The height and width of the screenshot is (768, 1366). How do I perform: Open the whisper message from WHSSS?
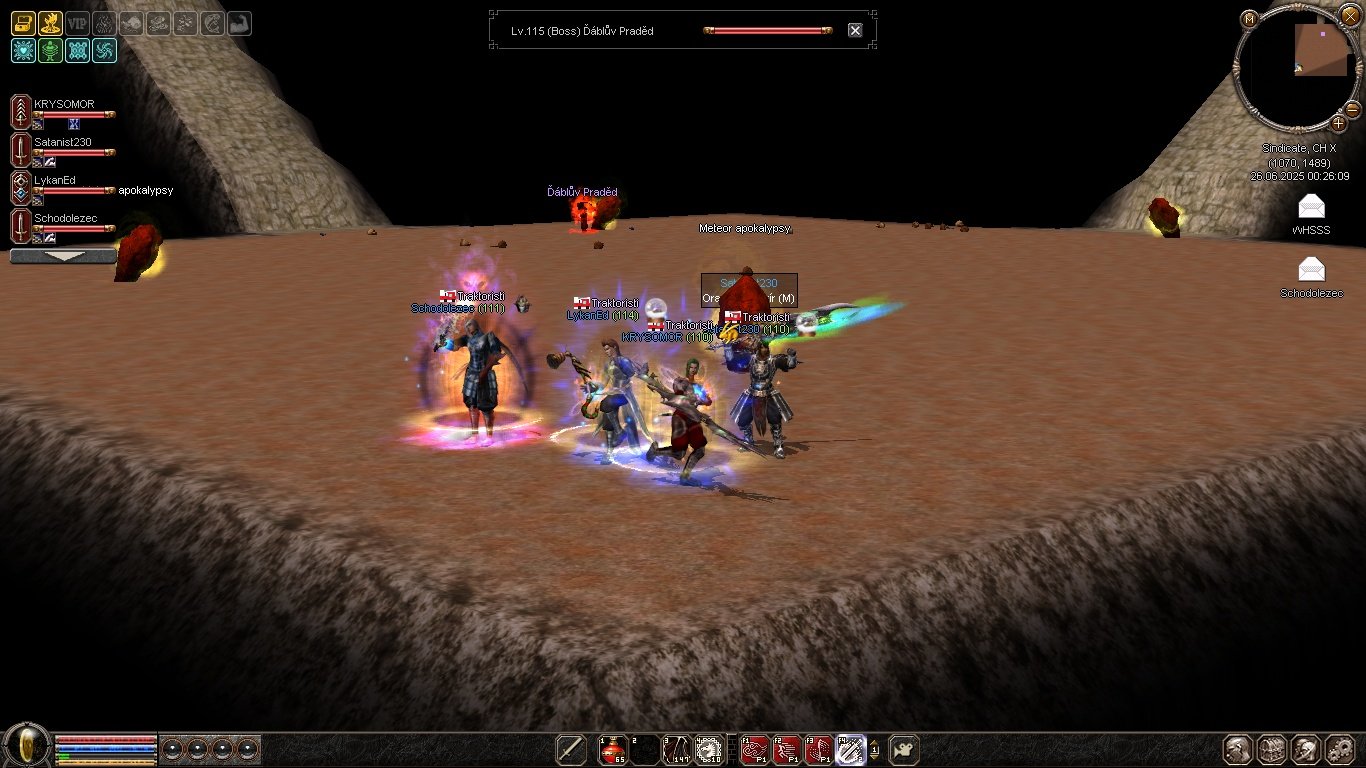(x=1311, y=208)
